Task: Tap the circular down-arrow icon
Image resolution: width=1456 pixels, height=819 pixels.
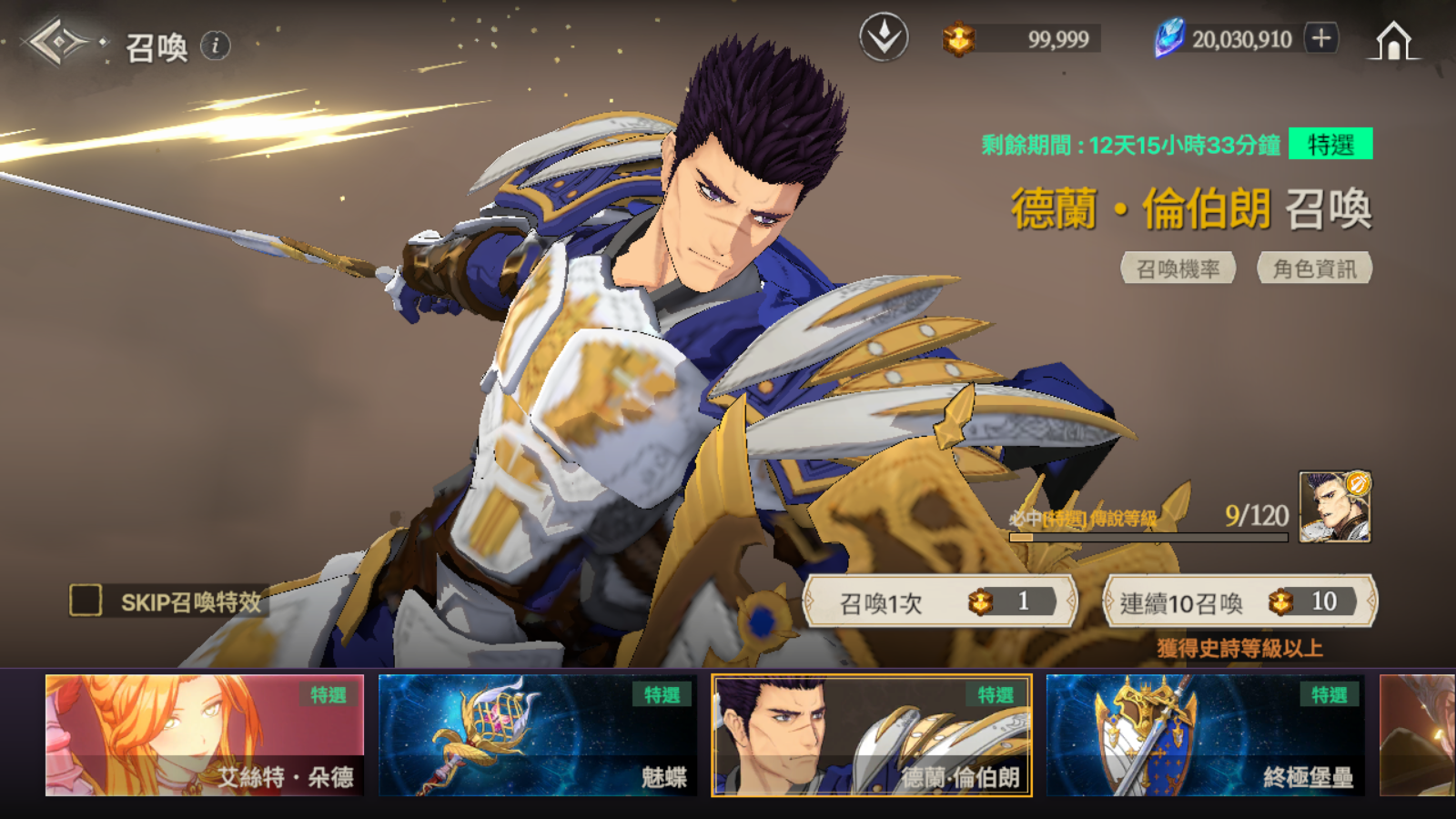Action: (884, 38)
